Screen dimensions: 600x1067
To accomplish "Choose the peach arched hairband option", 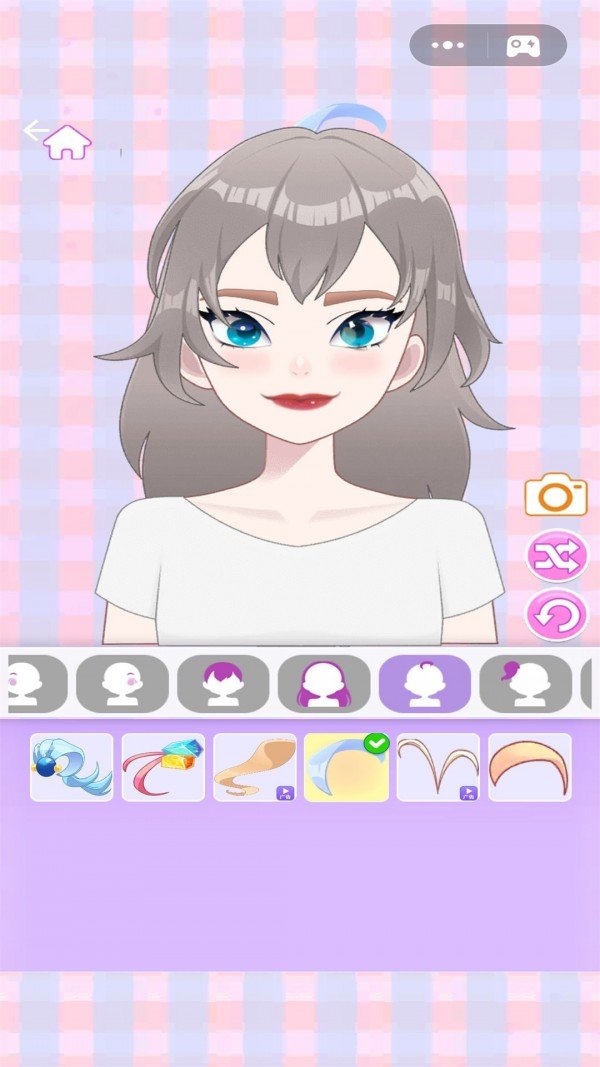I will tap(529, 768).
